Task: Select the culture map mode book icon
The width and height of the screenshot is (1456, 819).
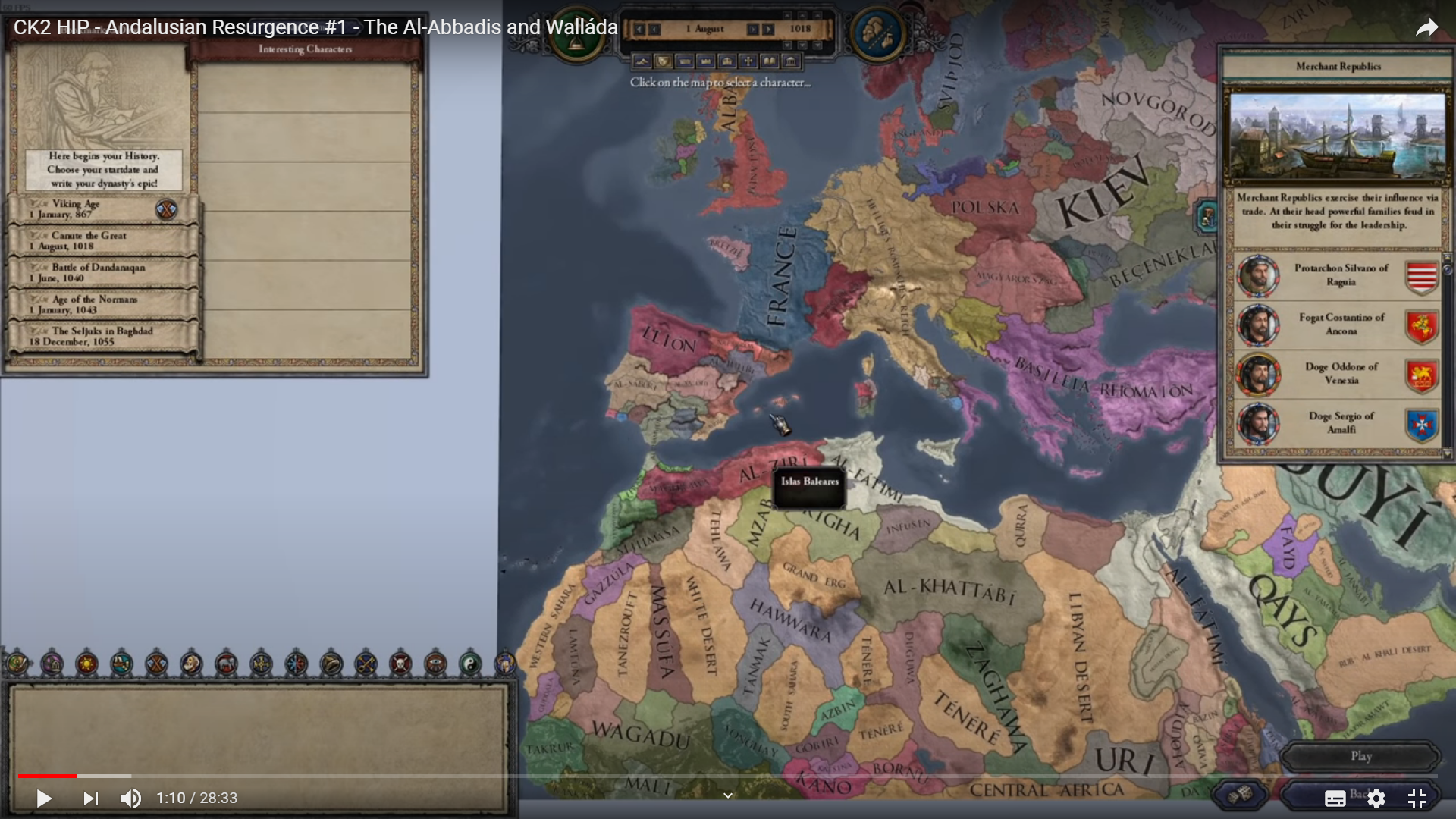Action: 769,61
